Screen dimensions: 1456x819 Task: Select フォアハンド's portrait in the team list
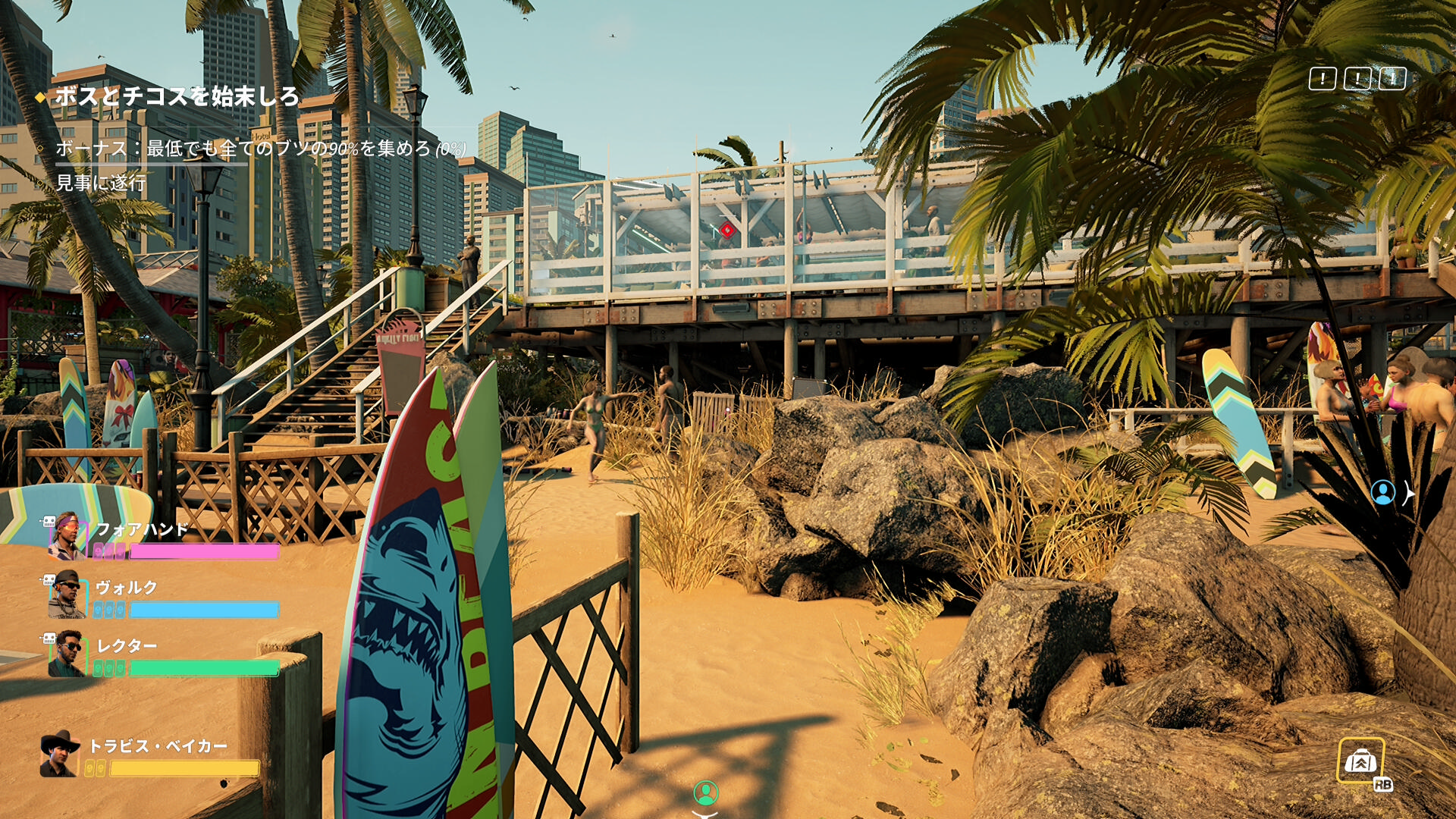[x=67, y=535]
